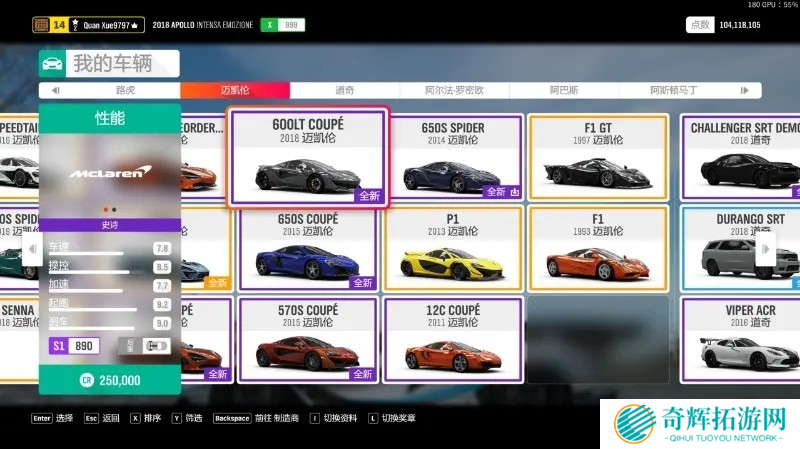Select the 600LT Coupé car tile

pyautogui.click(x=307, y=158)
